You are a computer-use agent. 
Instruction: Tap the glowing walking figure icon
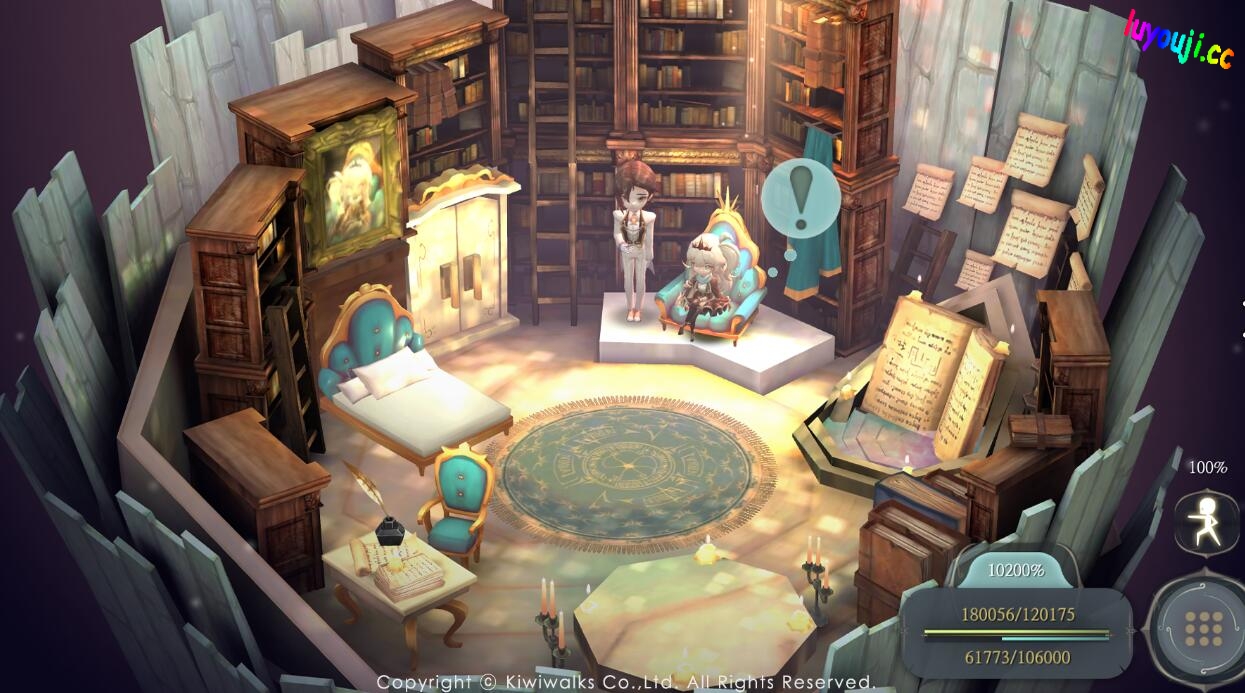click(x=1207, y=522)
